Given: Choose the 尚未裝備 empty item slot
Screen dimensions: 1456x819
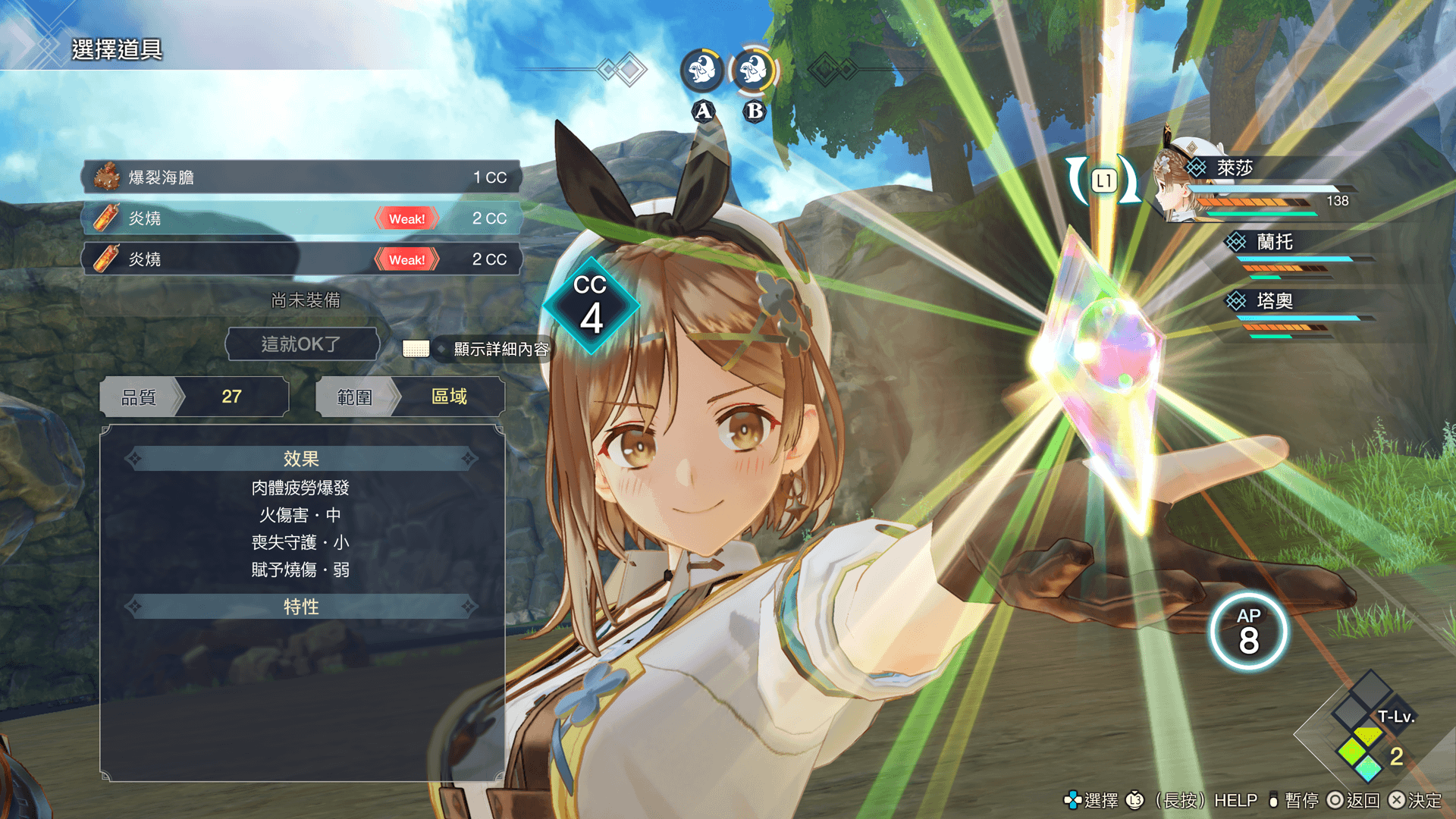Looking at the screenshot, I should click(306, 300).
